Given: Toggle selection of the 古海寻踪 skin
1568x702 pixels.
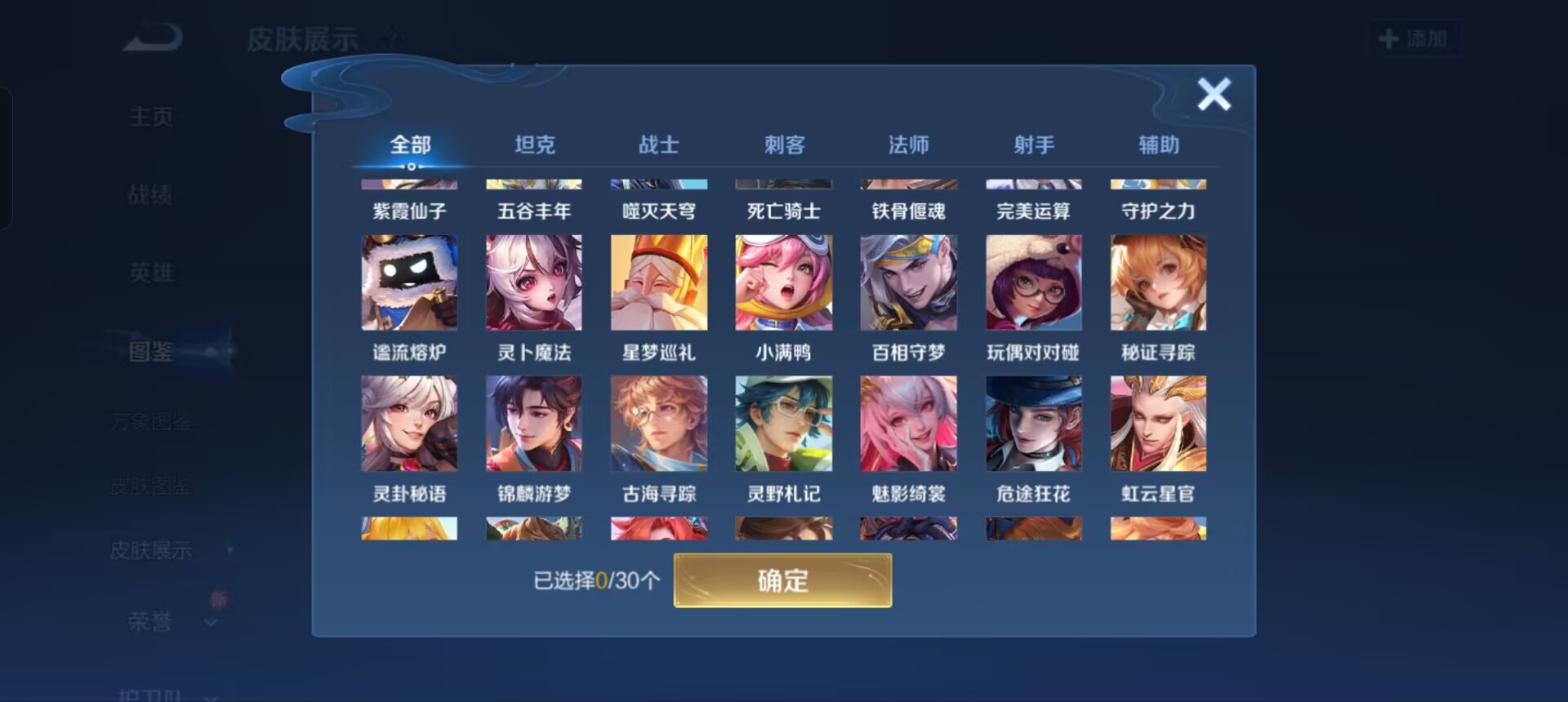Looking at the screenshot, I should tap(658, 423).
